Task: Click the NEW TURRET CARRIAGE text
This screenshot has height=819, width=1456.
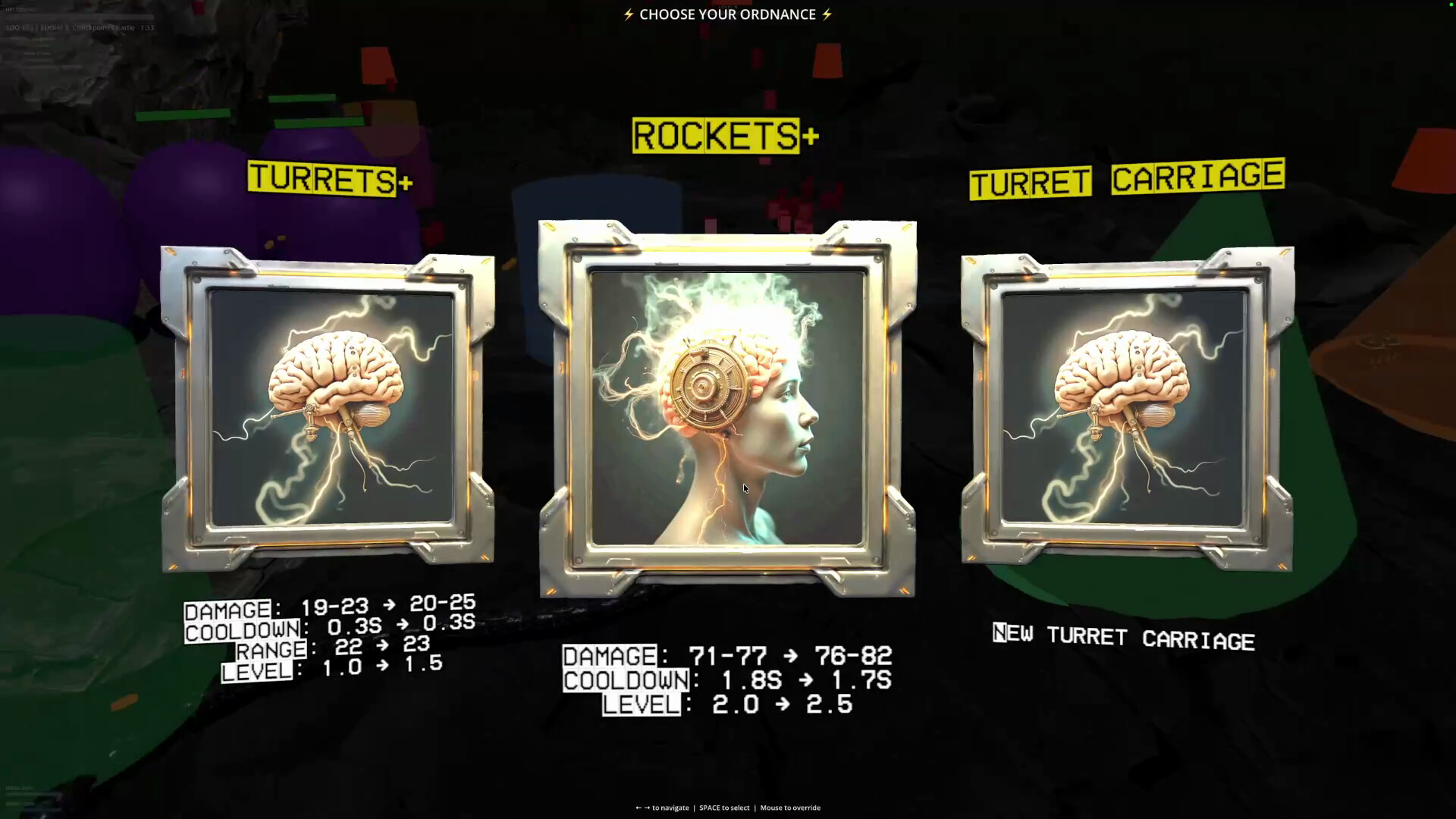Action: (1125, 639)
